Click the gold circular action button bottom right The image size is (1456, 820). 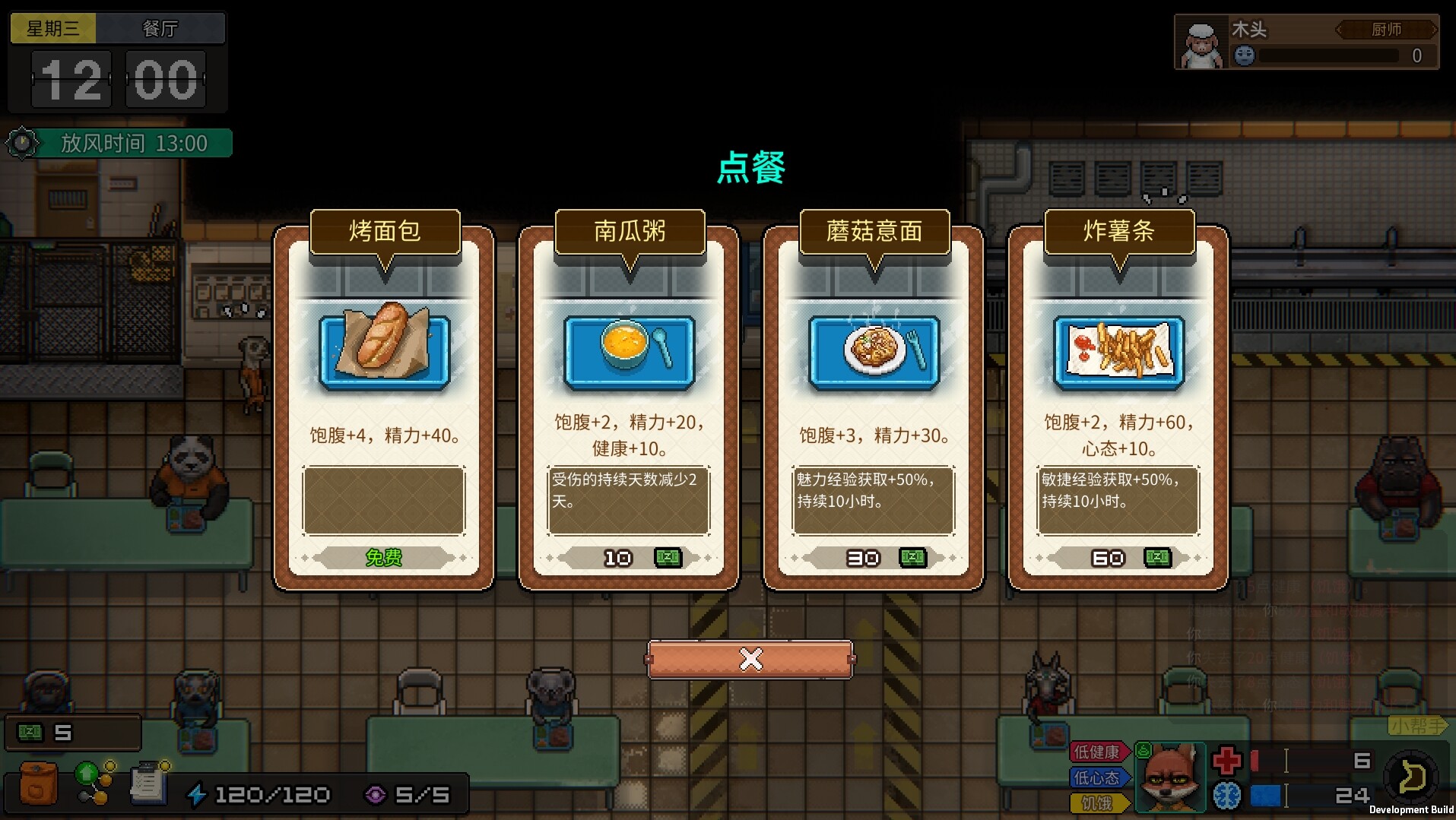point(1411,777)
